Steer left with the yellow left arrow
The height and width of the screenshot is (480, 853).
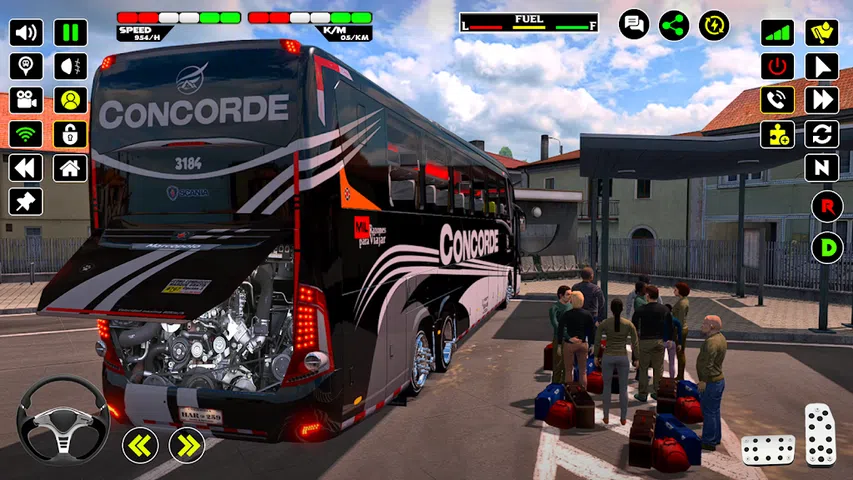point(140,445)
